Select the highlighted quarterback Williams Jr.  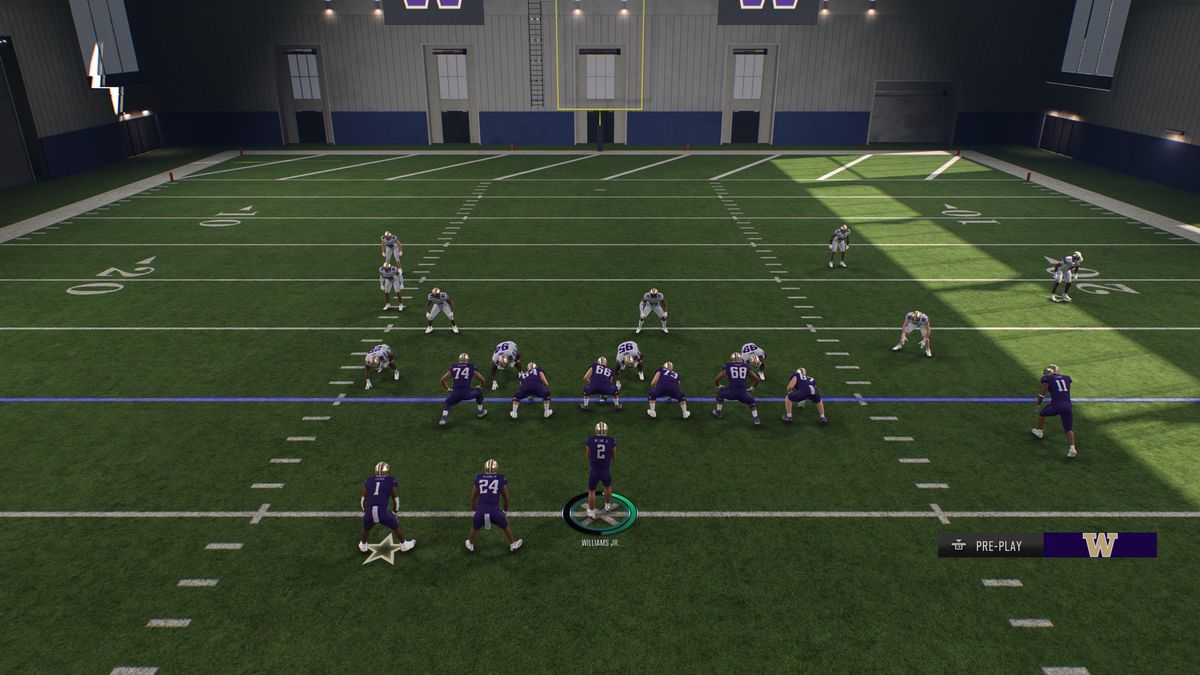pos(600,470)
